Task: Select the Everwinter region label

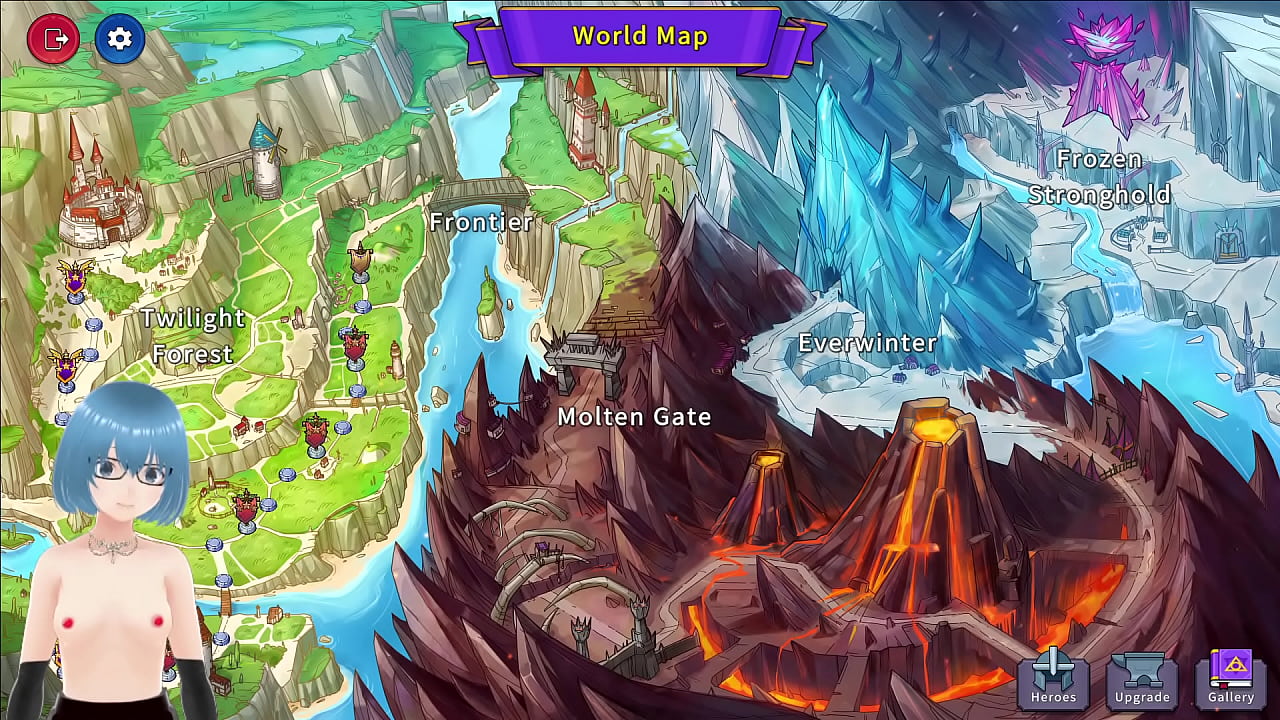Action: point(866,343)
